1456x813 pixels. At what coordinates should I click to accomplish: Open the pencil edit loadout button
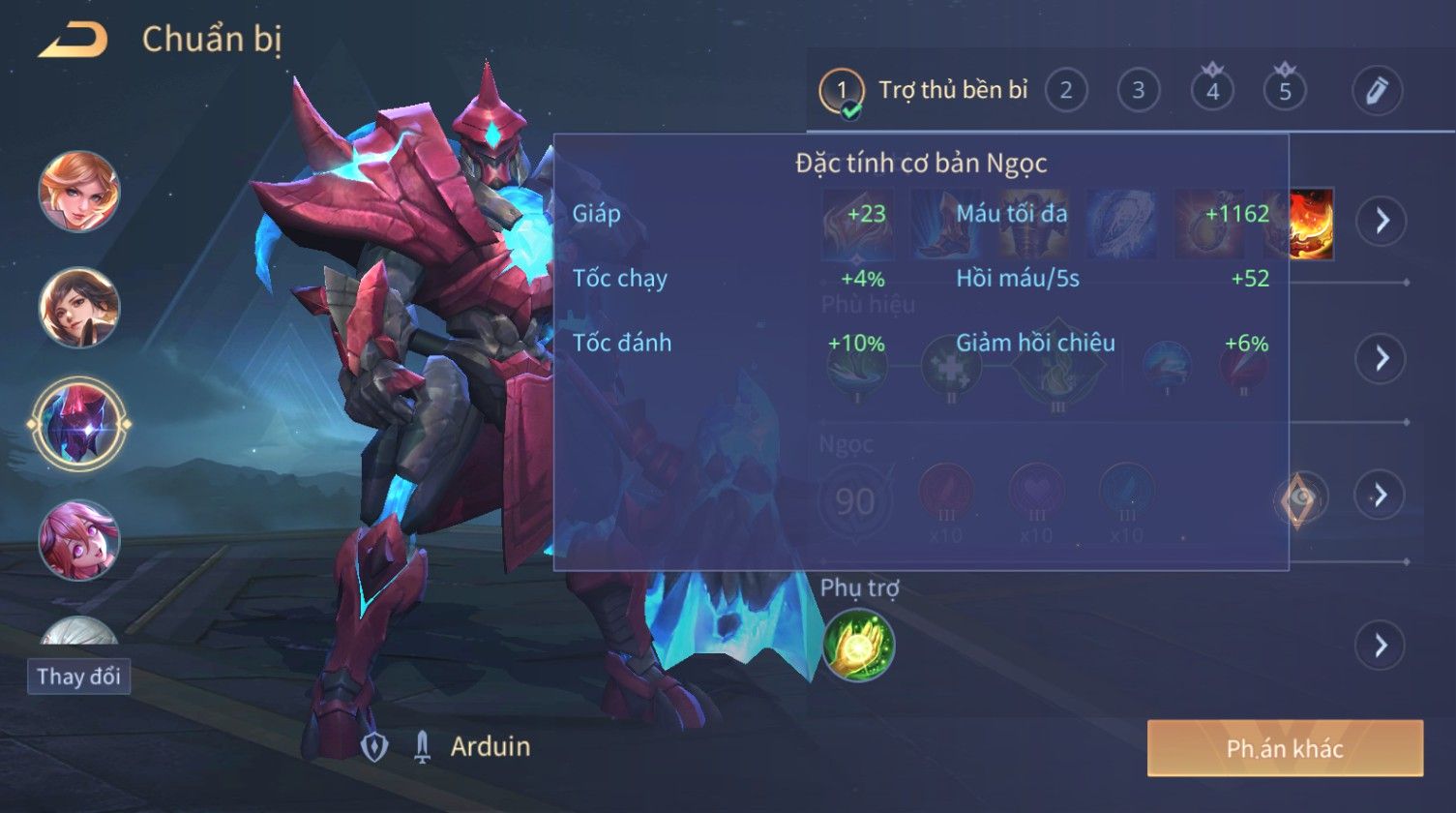pos(1377,91)
